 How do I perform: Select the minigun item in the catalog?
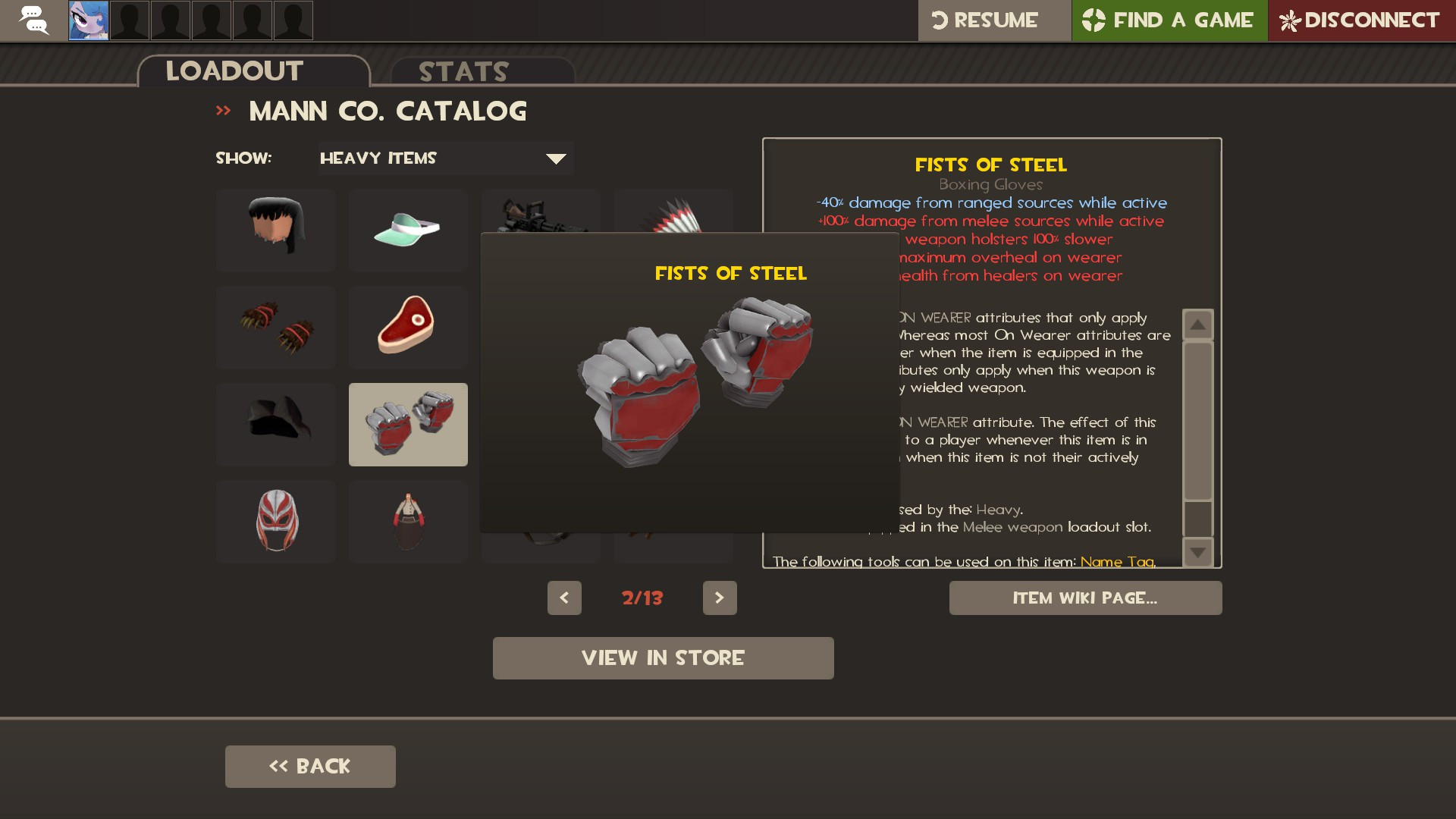(x=540, y=220)
